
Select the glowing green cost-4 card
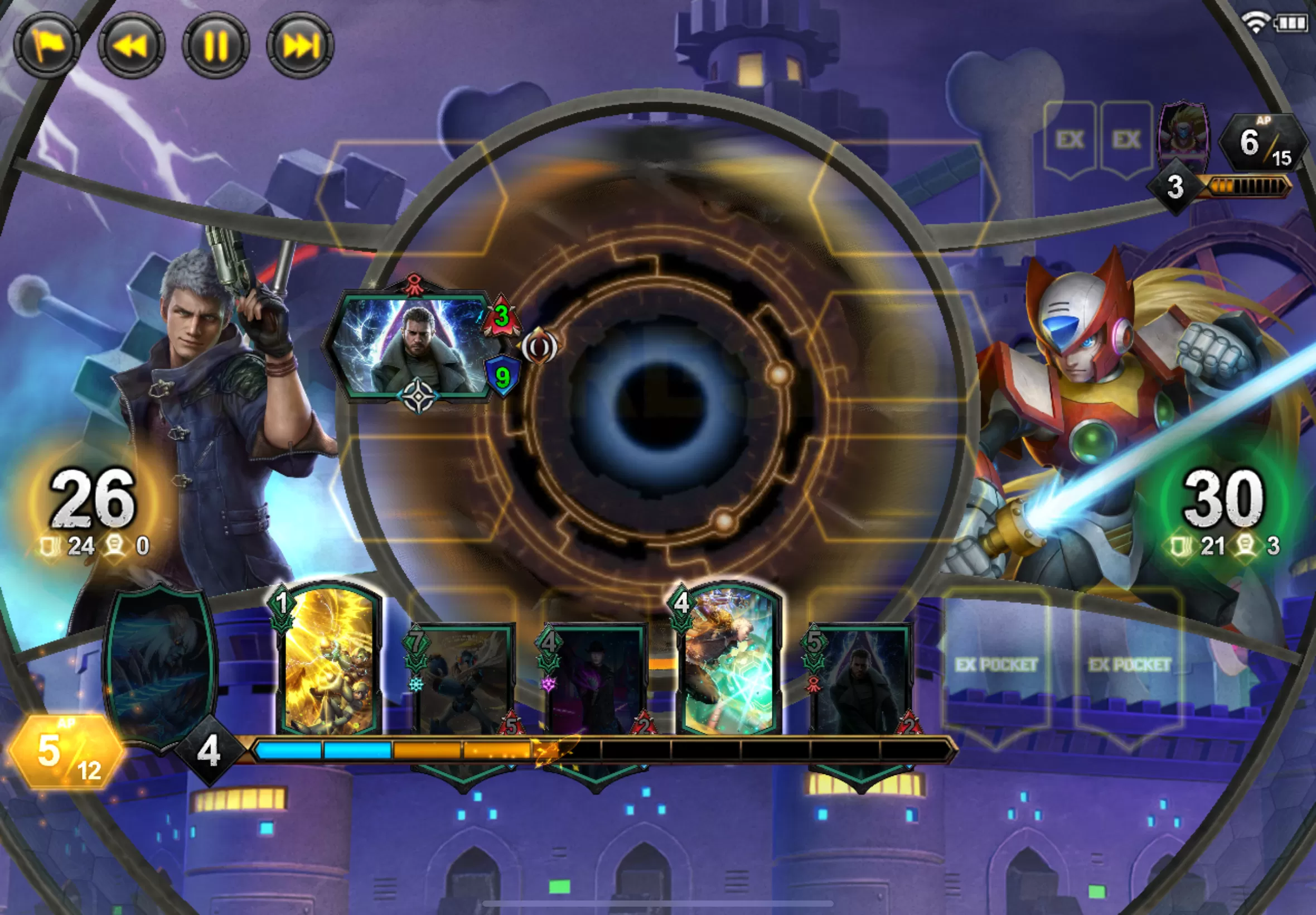point(729,662)
